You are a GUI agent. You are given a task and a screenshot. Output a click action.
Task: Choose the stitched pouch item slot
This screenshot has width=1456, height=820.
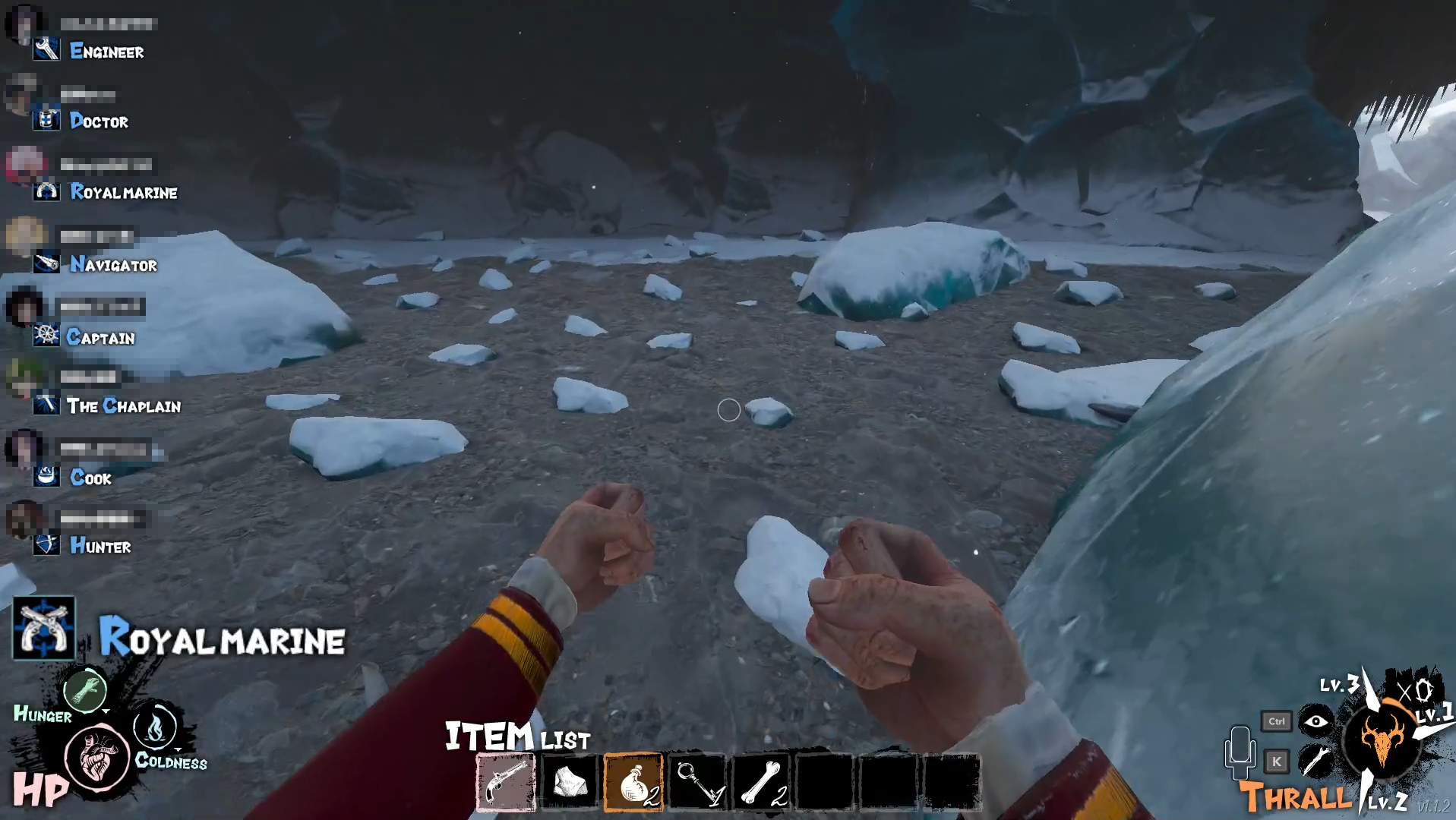(633, 783)
